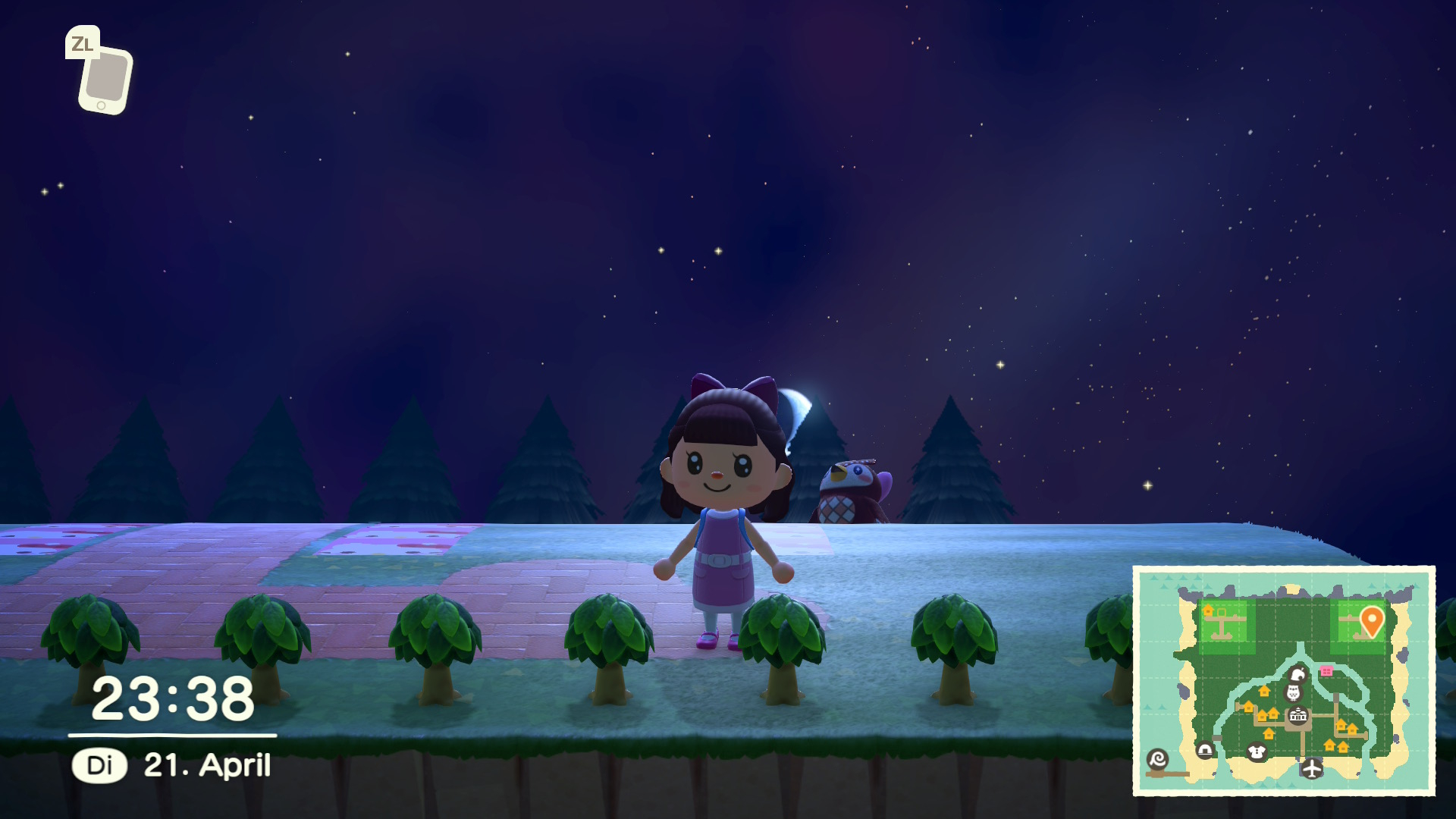
Task: Select the pink player house marker
Action: pyautogui.click(x=1326, y=671)
